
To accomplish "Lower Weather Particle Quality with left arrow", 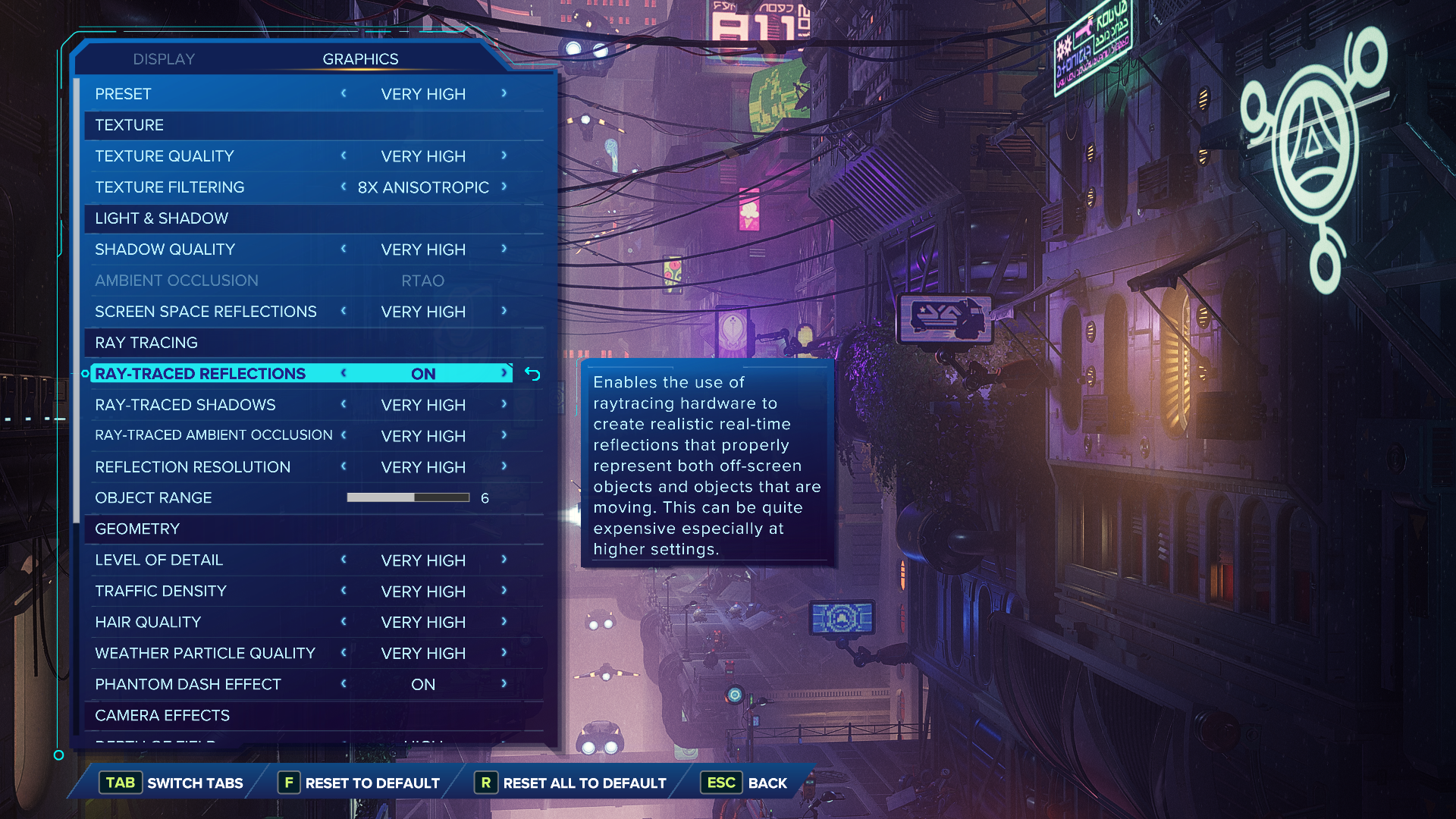I will (344, 653).
